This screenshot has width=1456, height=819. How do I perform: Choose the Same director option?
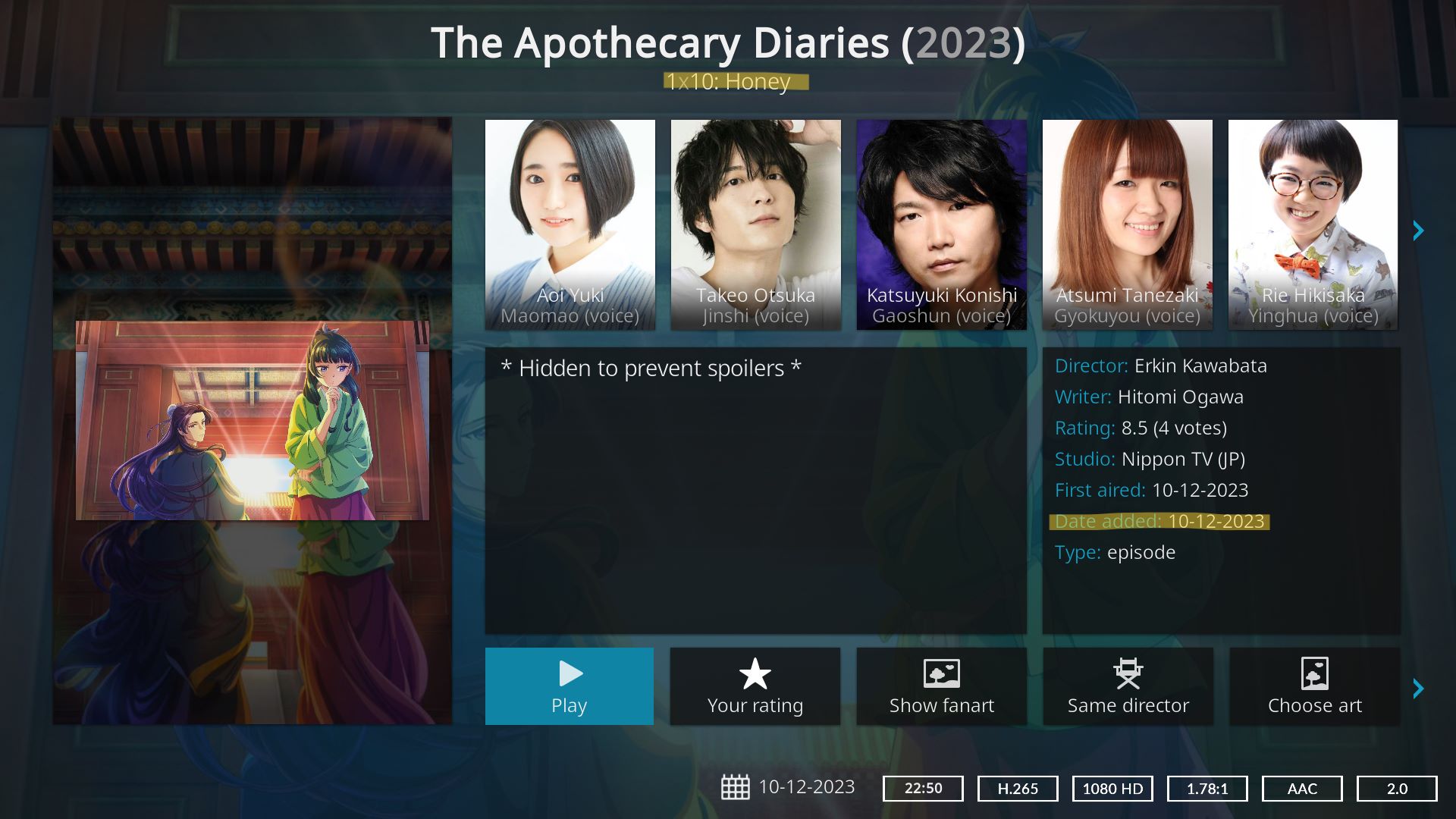click(x=1128, y=686)
